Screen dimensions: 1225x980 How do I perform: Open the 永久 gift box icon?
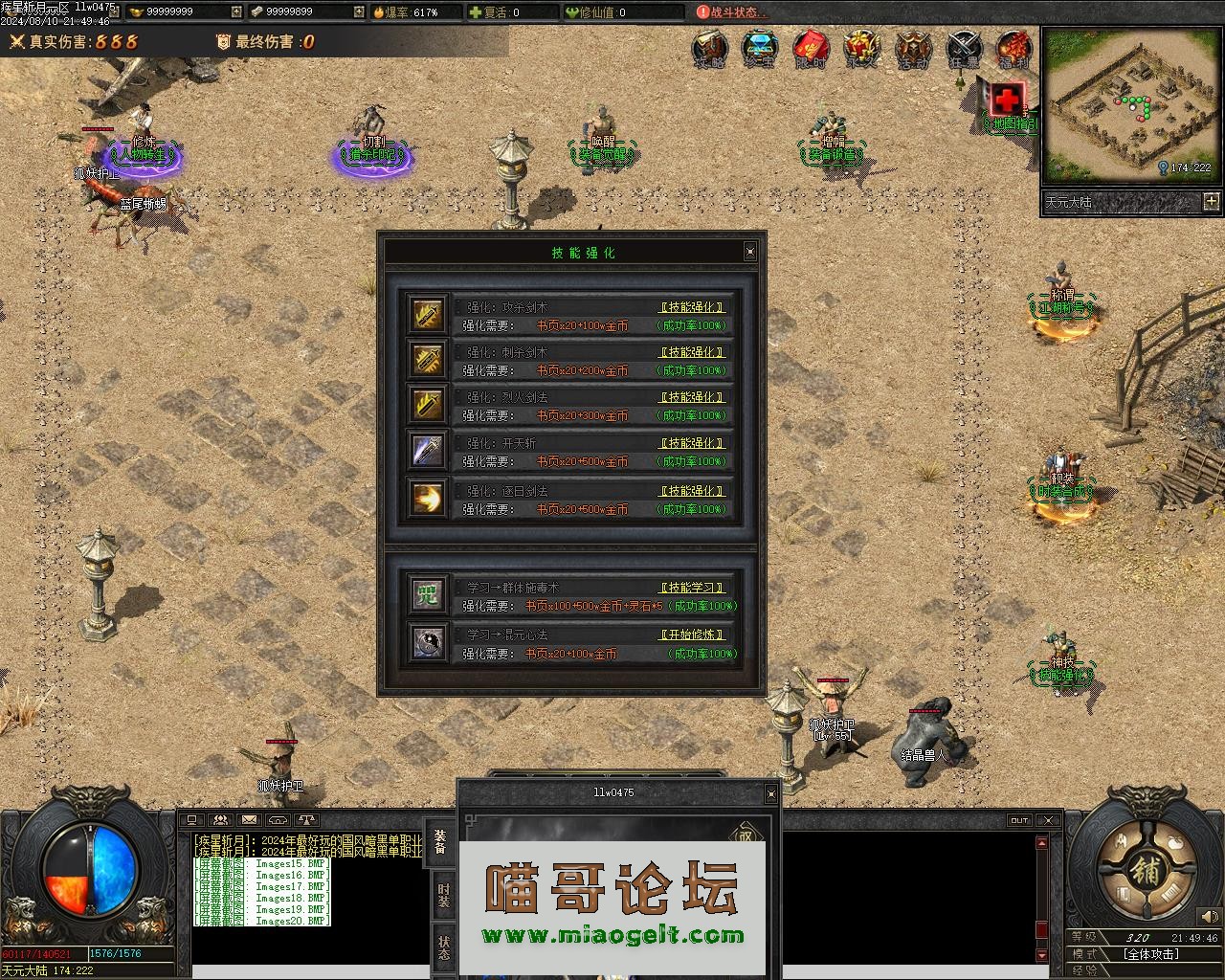pos(861,48)
